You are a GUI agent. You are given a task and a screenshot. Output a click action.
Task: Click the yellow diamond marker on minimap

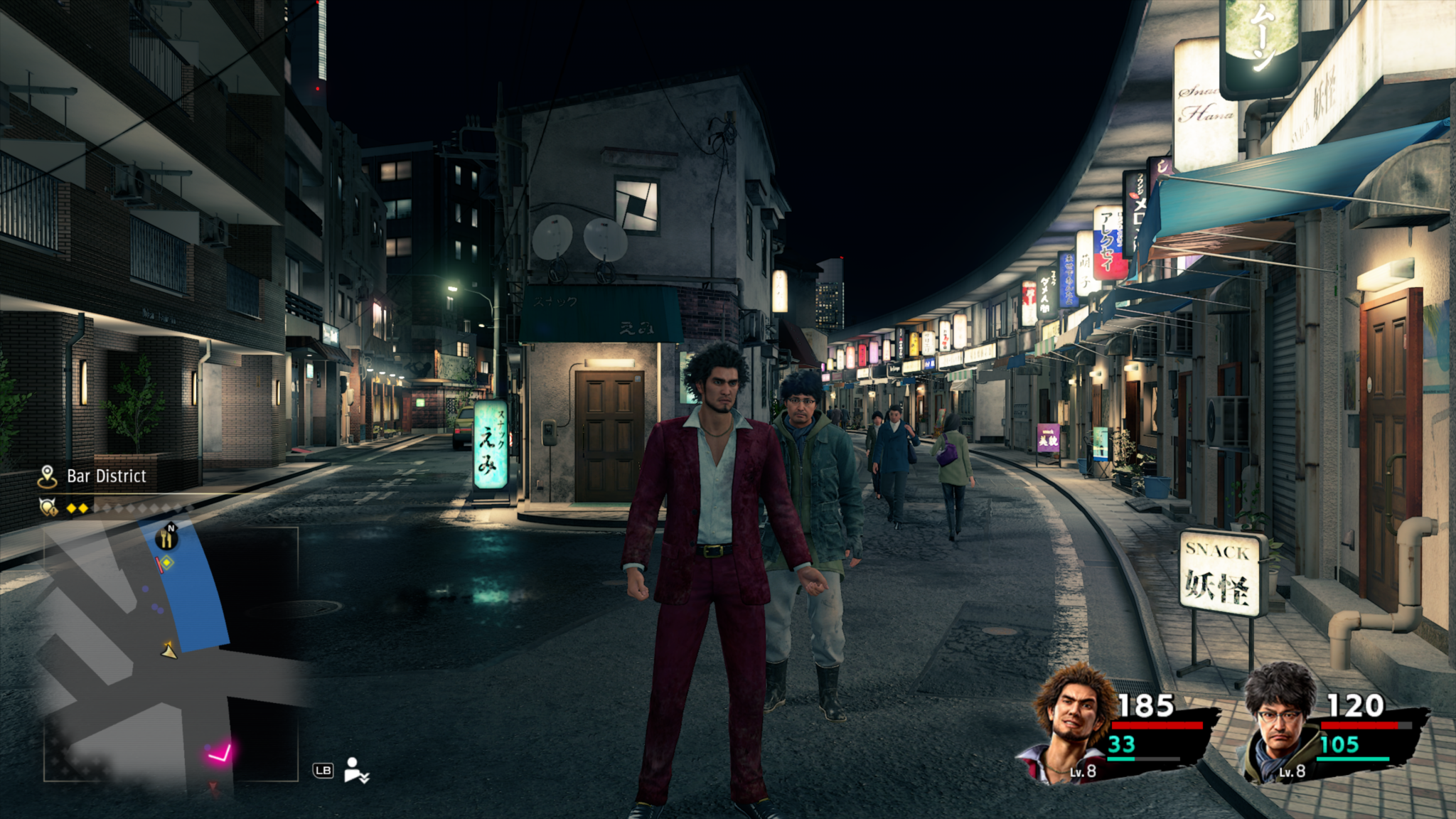[x=166, y=563]
